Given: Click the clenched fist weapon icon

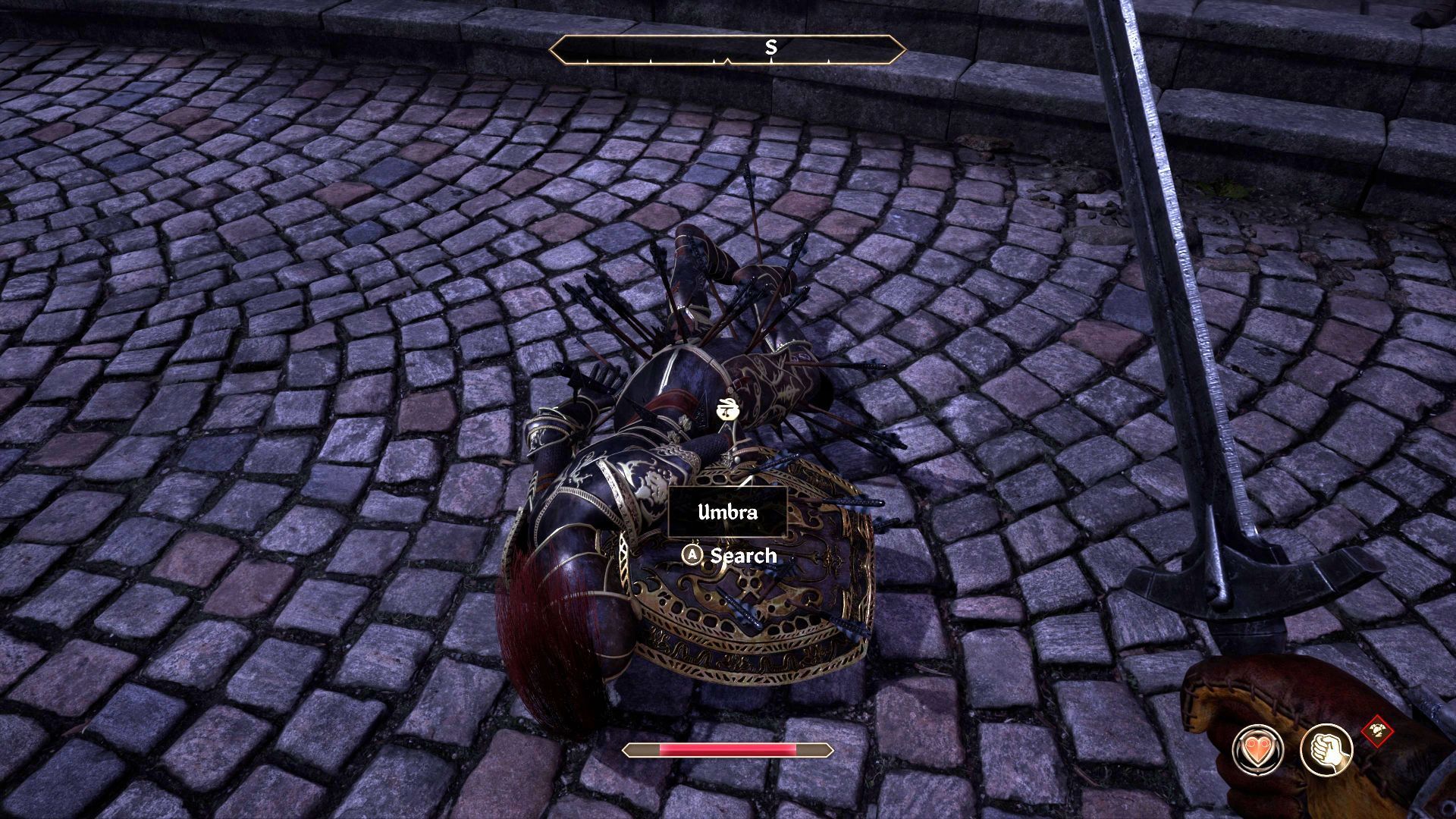Looking at the screenshot, I should tap(1326, 749).
